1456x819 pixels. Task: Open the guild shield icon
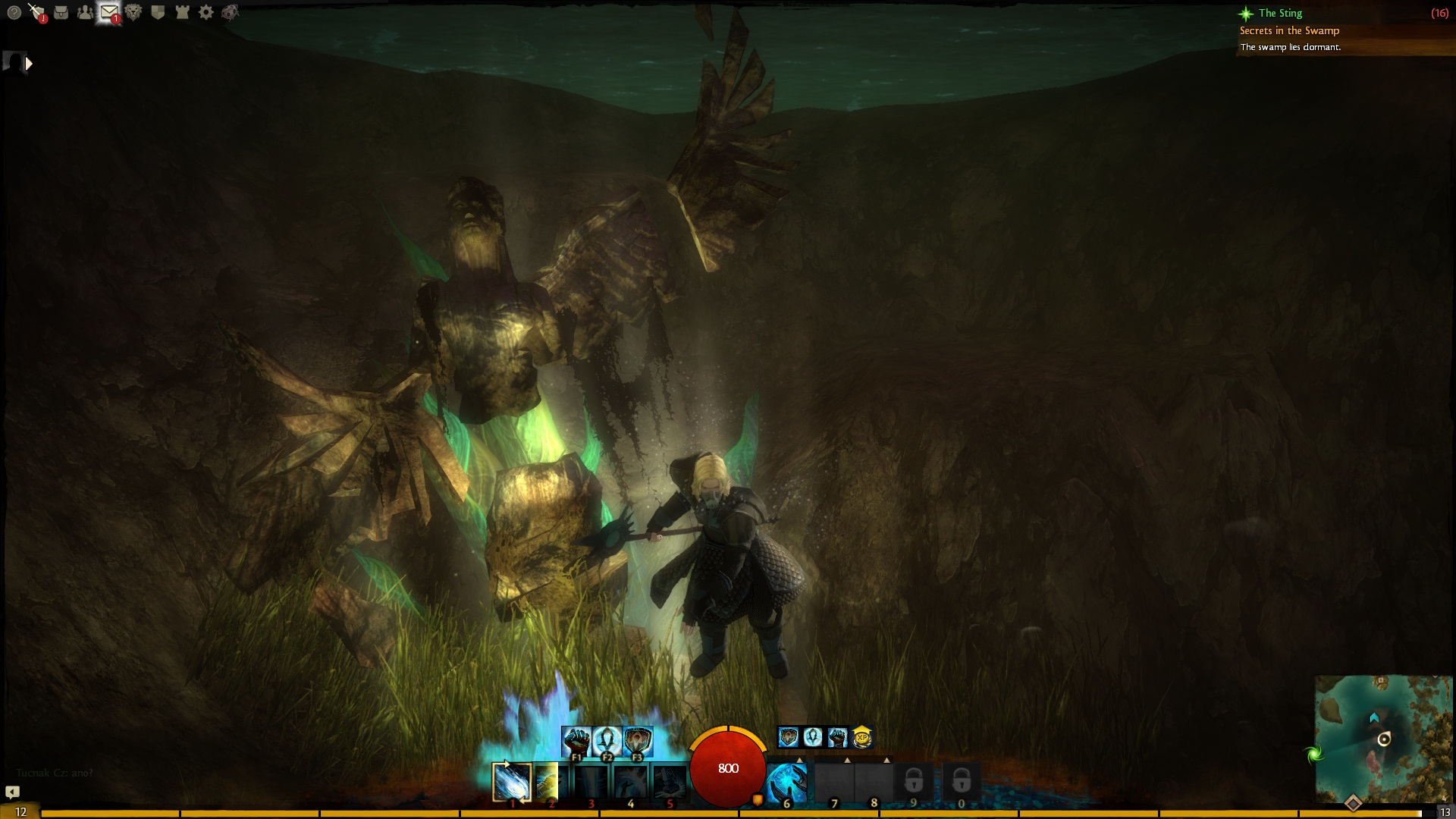(158, 12)
